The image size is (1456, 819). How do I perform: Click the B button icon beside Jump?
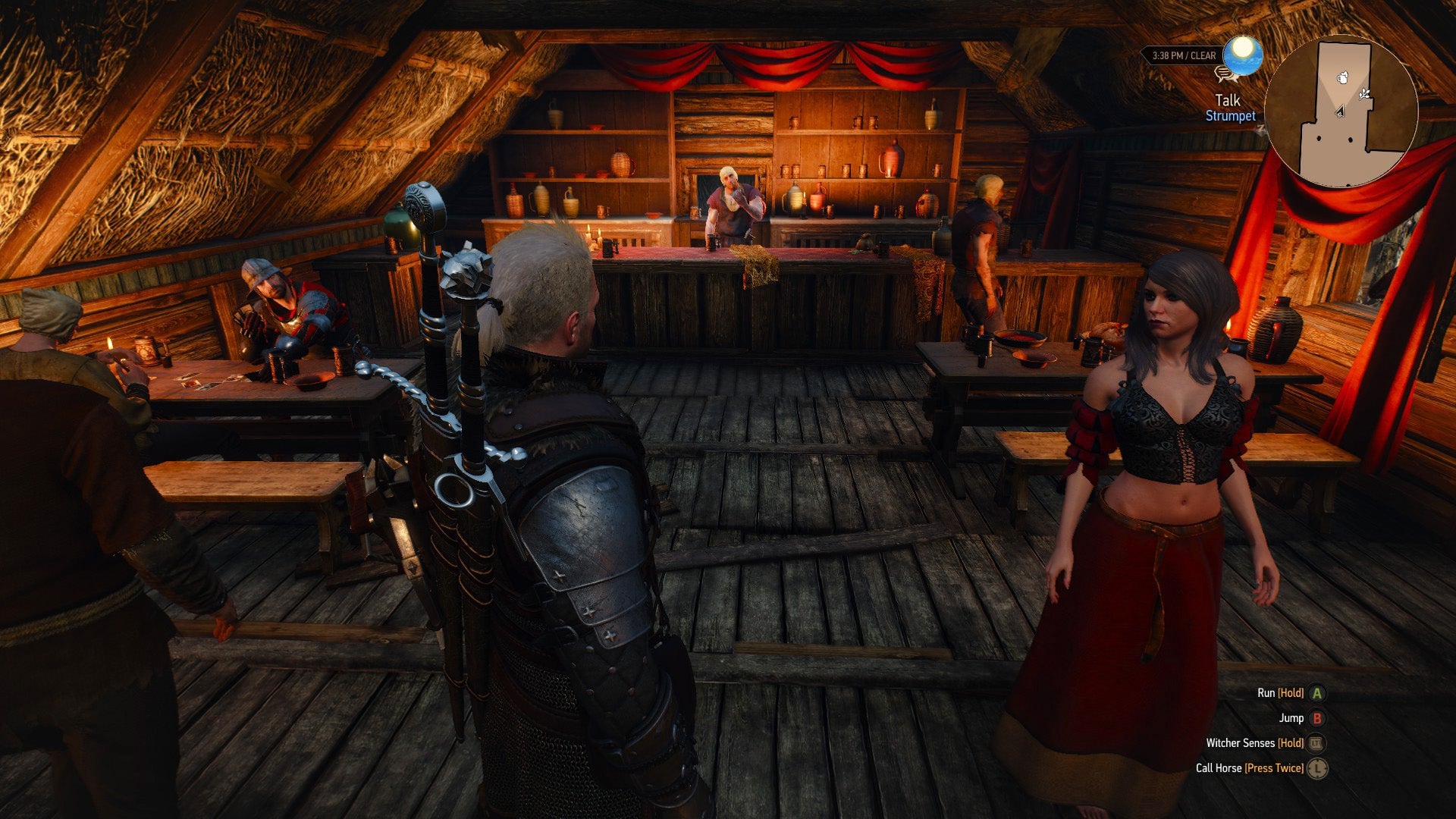(1317, 718)
